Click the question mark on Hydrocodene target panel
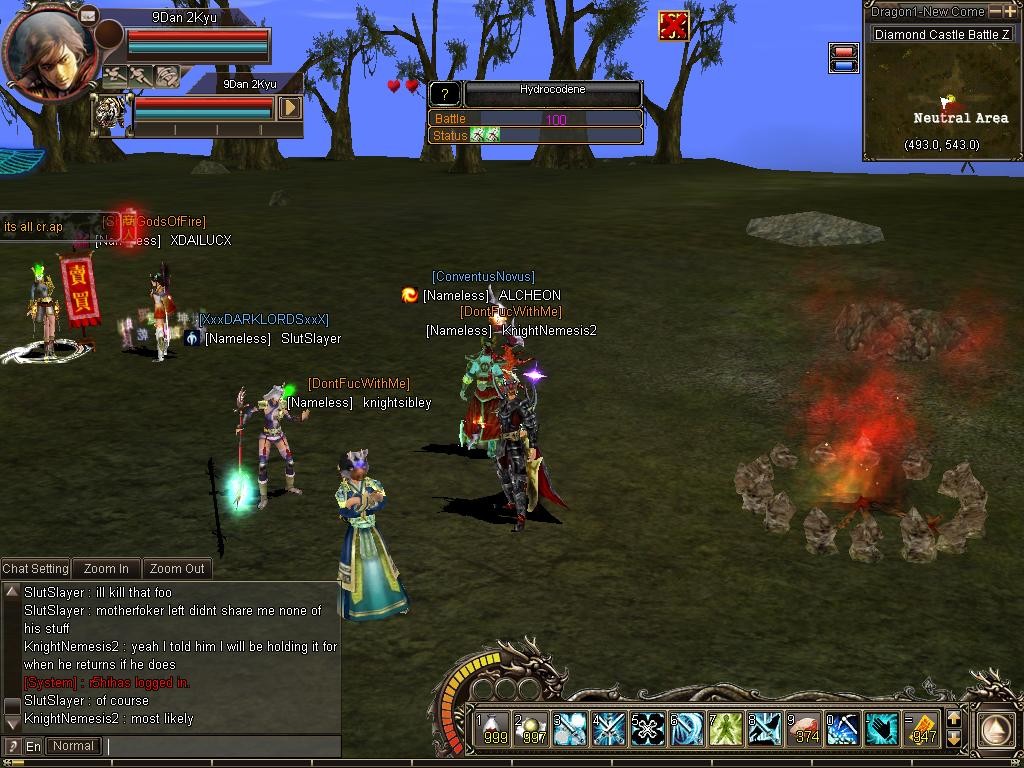Screen dimensions: 1024x768 (445, 95)
